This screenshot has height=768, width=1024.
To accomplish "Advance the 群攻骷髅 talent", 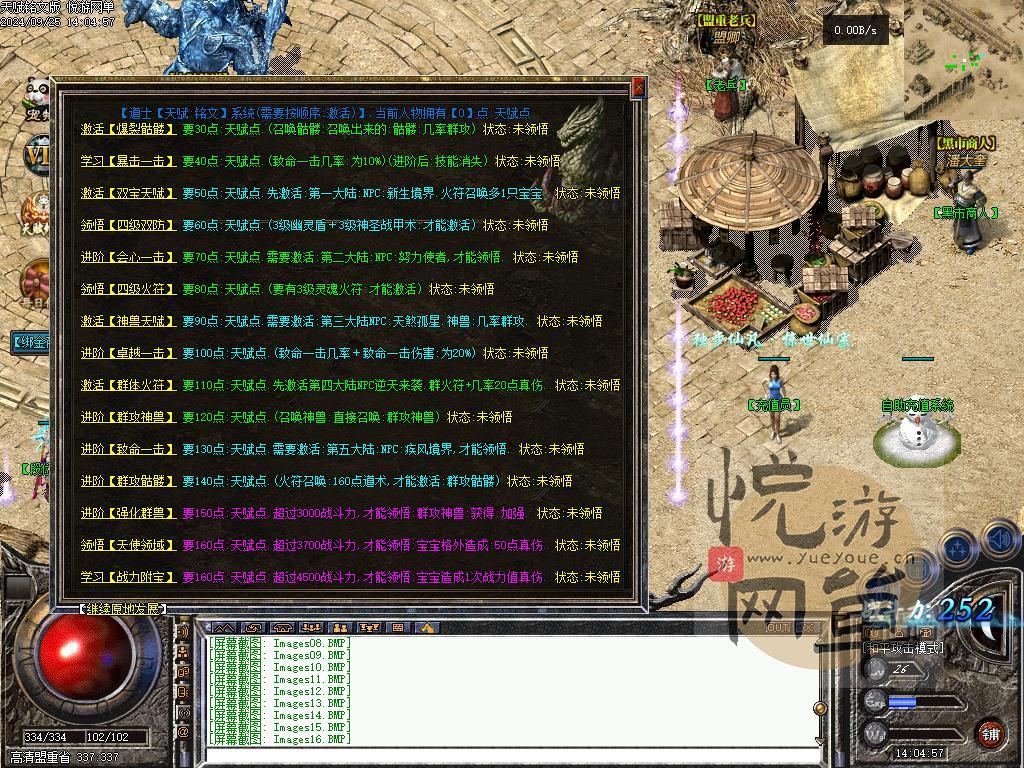I will [128, 481].
